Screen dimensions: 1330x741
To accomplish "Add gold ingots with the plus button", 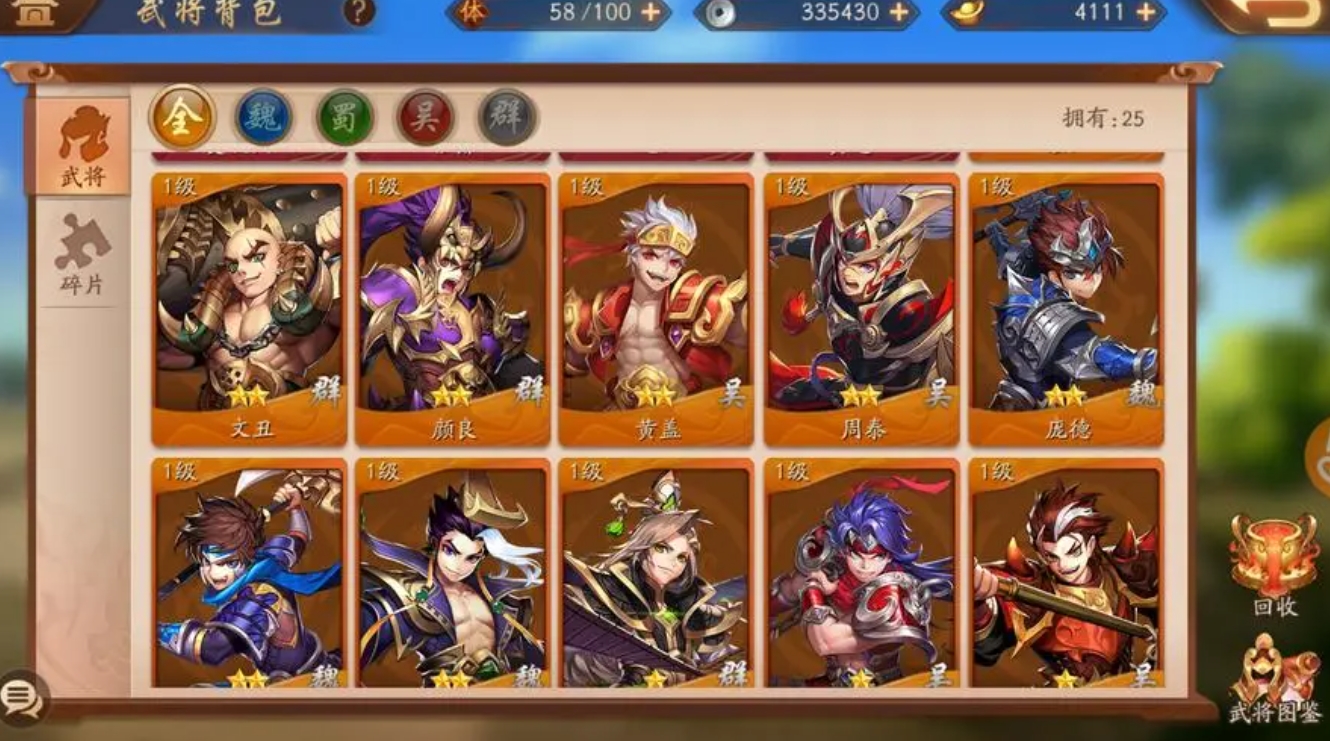I will (x=1146, y=13).
